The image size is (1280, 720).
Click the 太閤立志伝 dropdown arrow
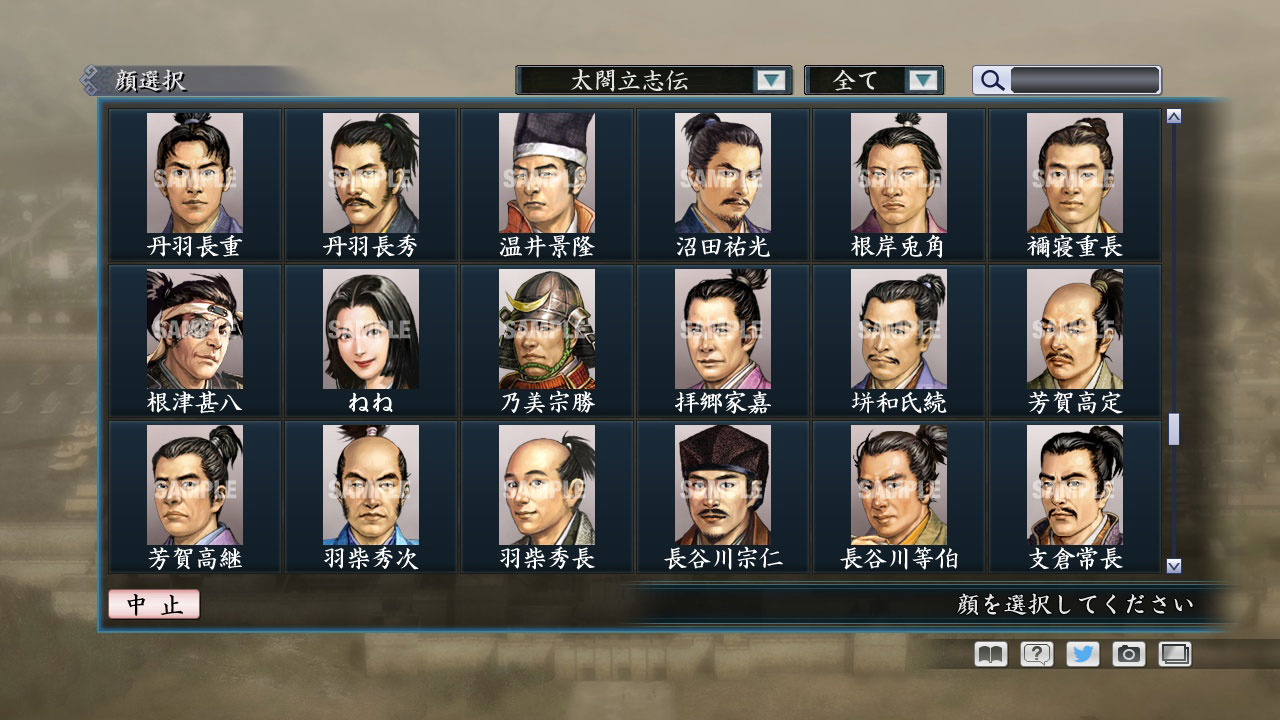click(770, 80)
